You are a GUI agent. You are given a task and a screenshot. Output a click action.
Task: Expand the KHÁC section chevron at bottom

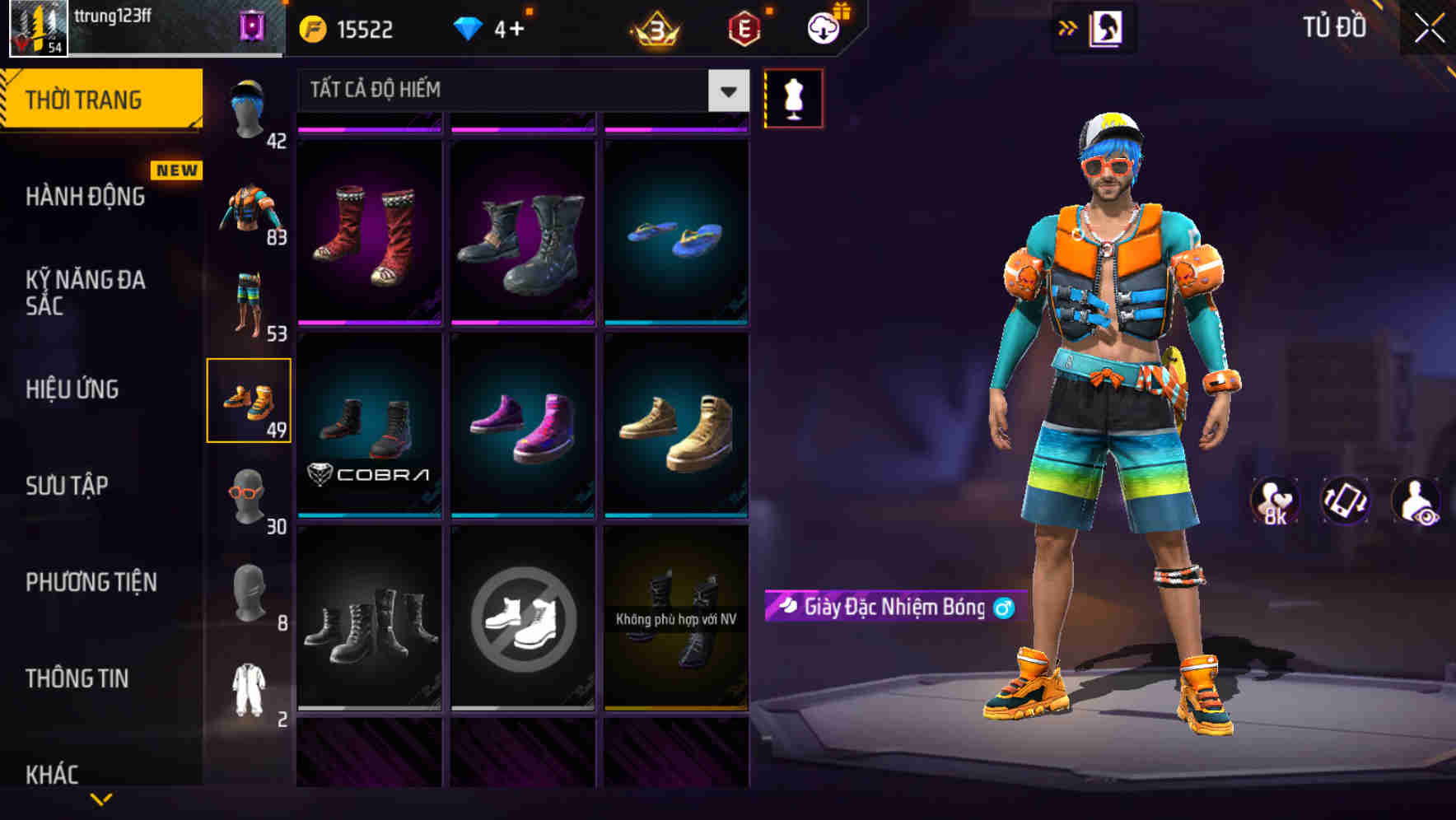click(x=101, y=799)
